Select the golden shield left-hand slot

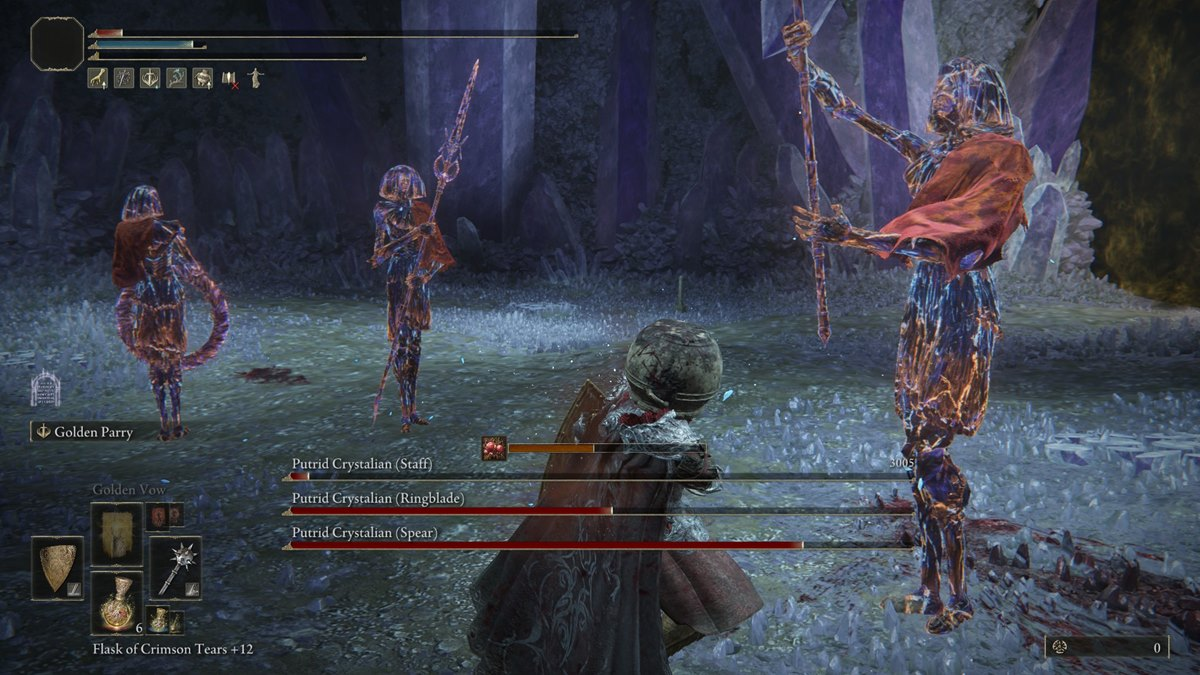[x=57, y=568]
